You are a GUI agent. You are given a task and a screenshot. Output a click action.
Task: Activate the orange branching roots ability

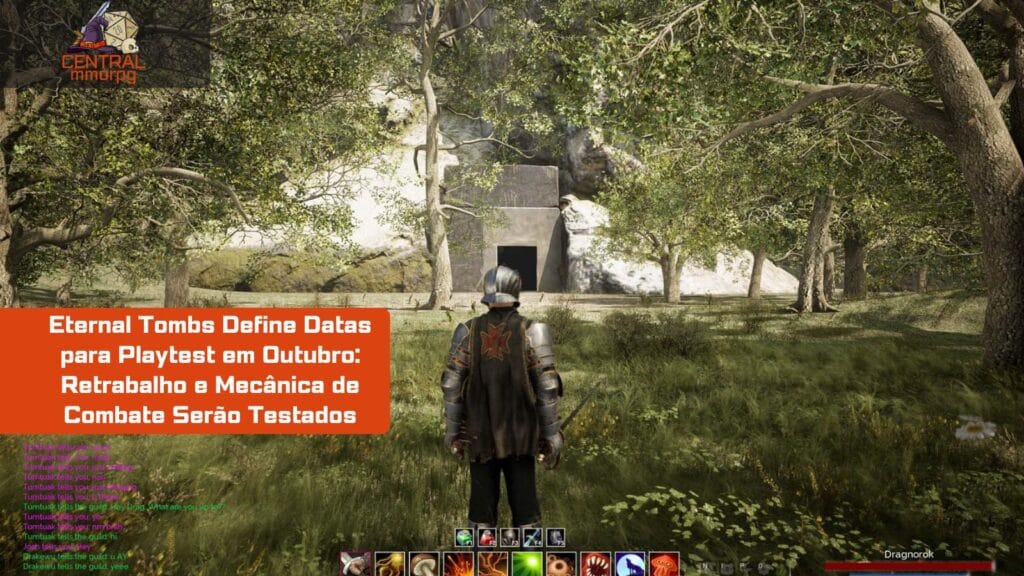[492, 565]
